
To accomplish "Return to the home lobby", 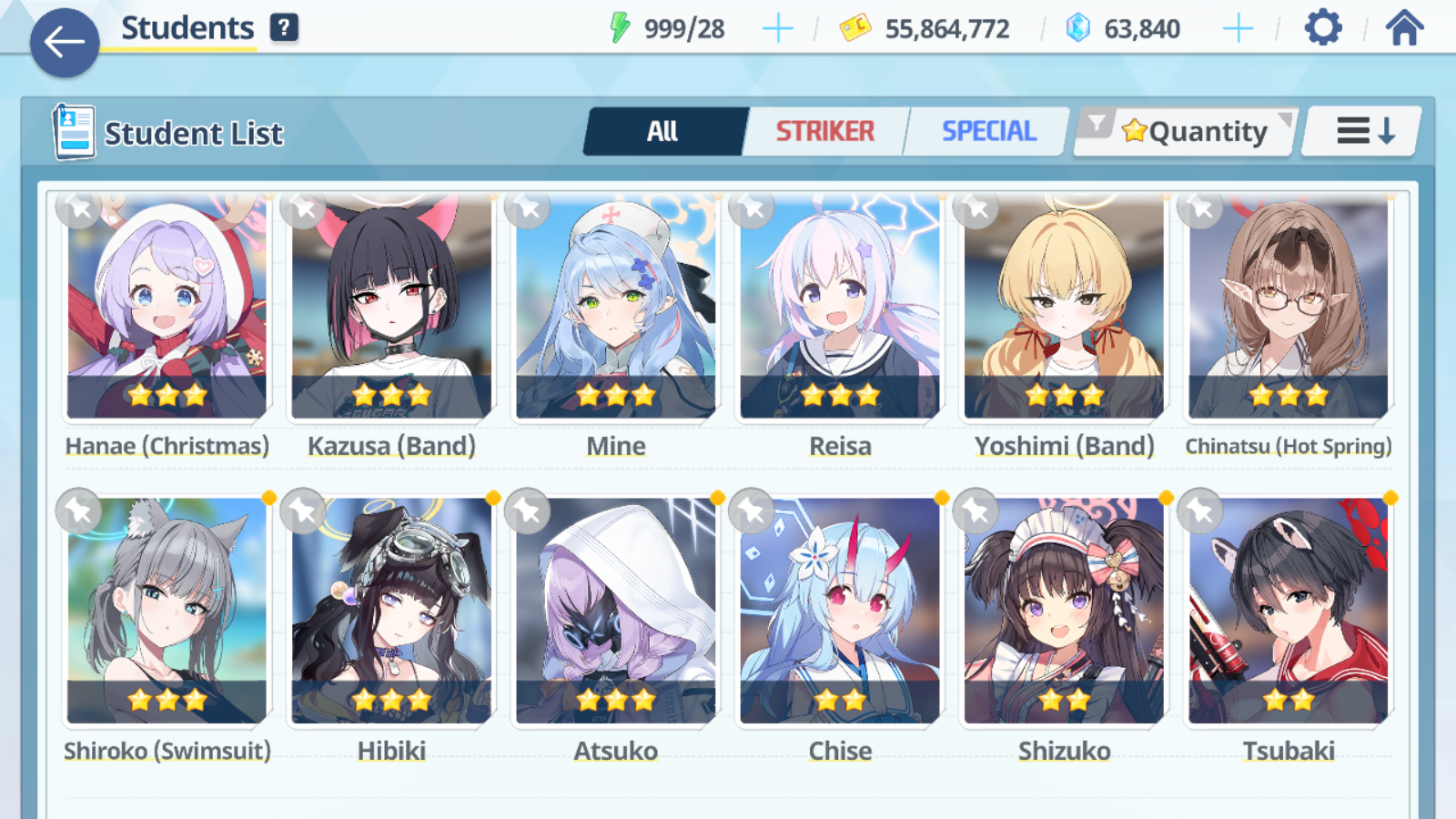I will (x=1404, y=28).
